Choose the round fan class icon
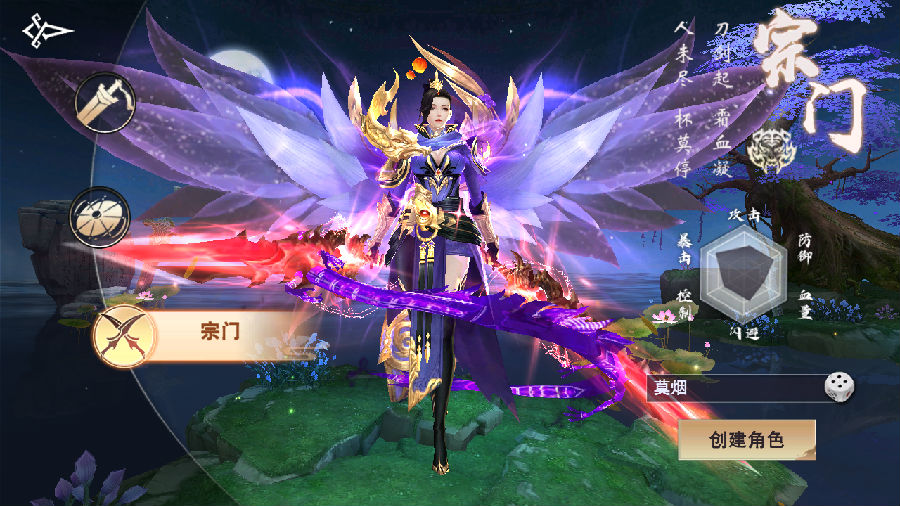 click(99, 217)
